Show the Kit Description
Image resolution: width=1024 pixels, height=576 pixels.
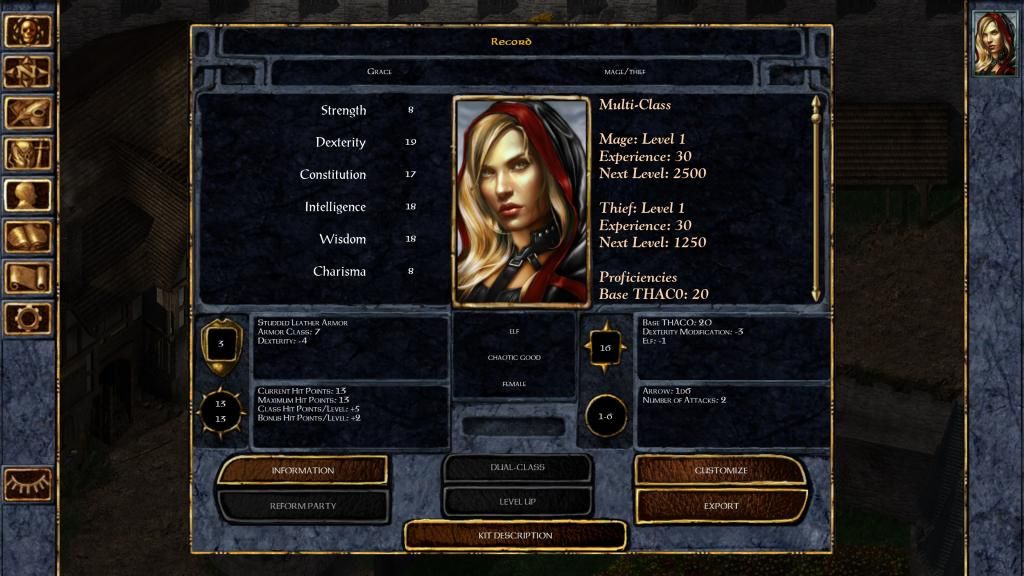point(515,536)
